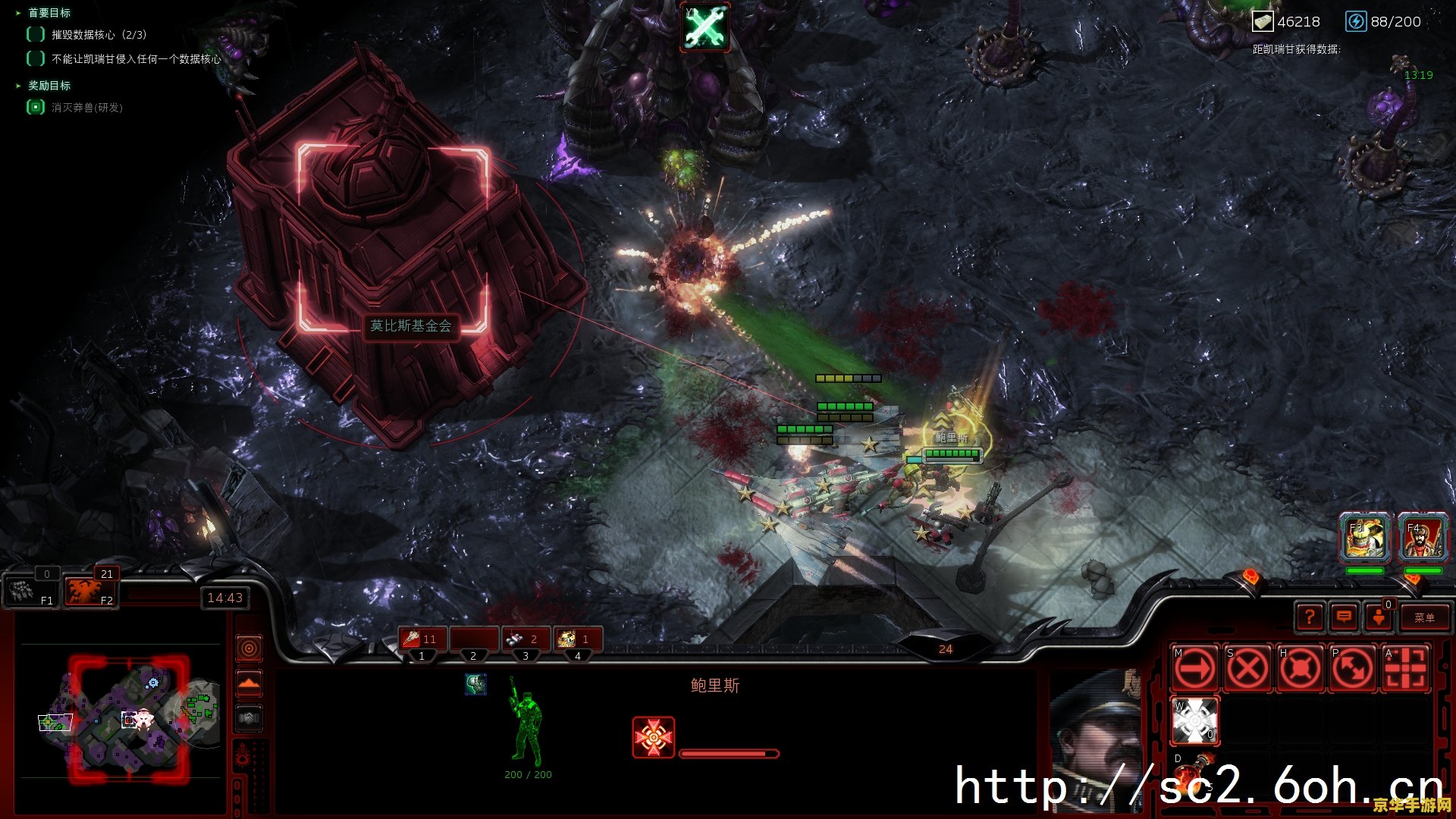Click the orange social button beside 菜单

pyautogui.click(x=1379, y=617)
